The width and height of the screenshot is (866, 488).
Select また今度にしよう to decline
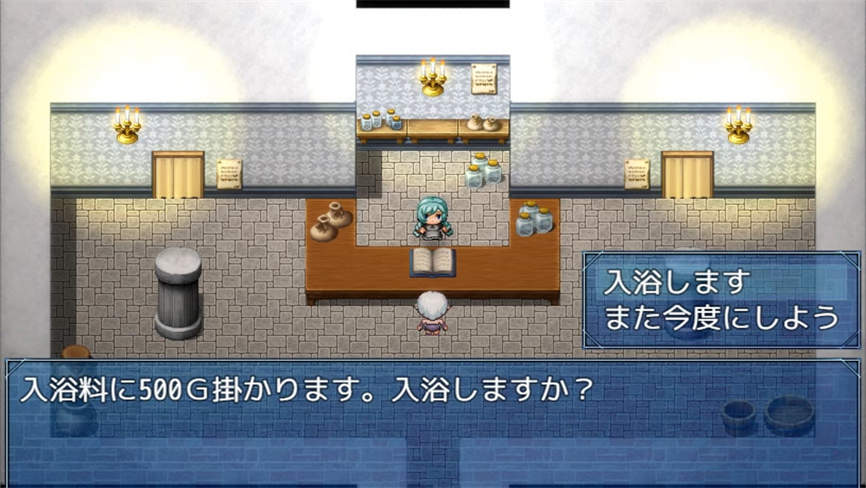719,319
